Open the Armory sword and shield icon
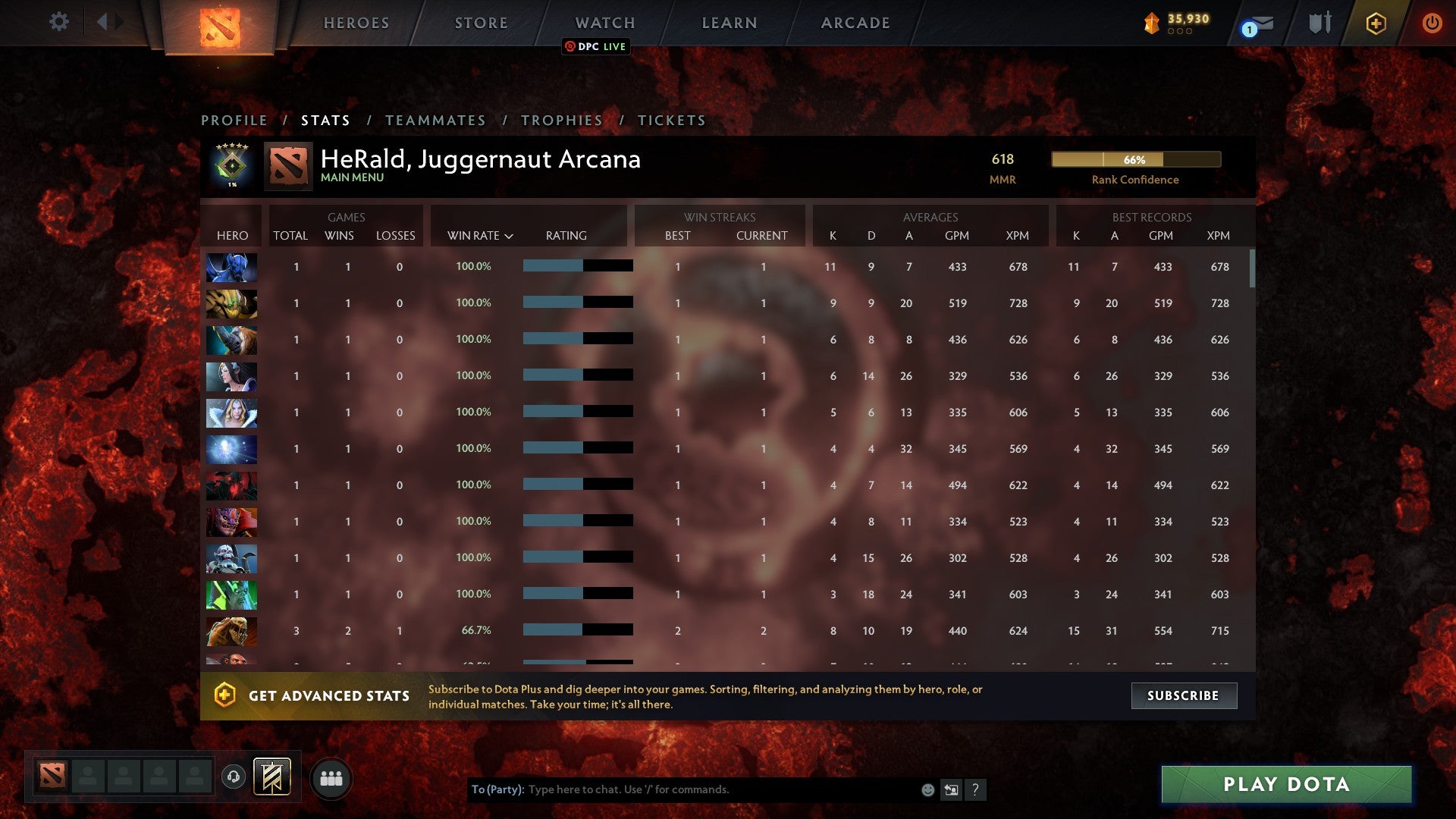This screenshot has width=1456, height=819. pos(1319,23)
